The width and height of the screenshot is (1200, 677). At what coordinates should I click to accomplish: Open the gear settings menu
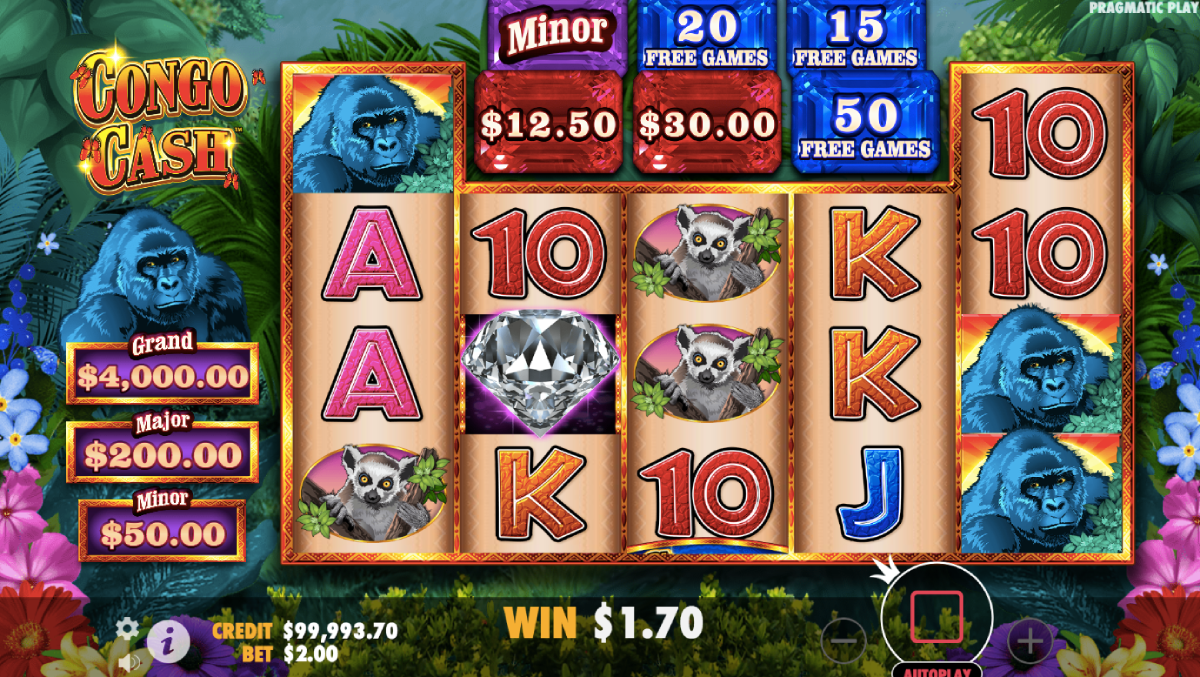[127, 629]
